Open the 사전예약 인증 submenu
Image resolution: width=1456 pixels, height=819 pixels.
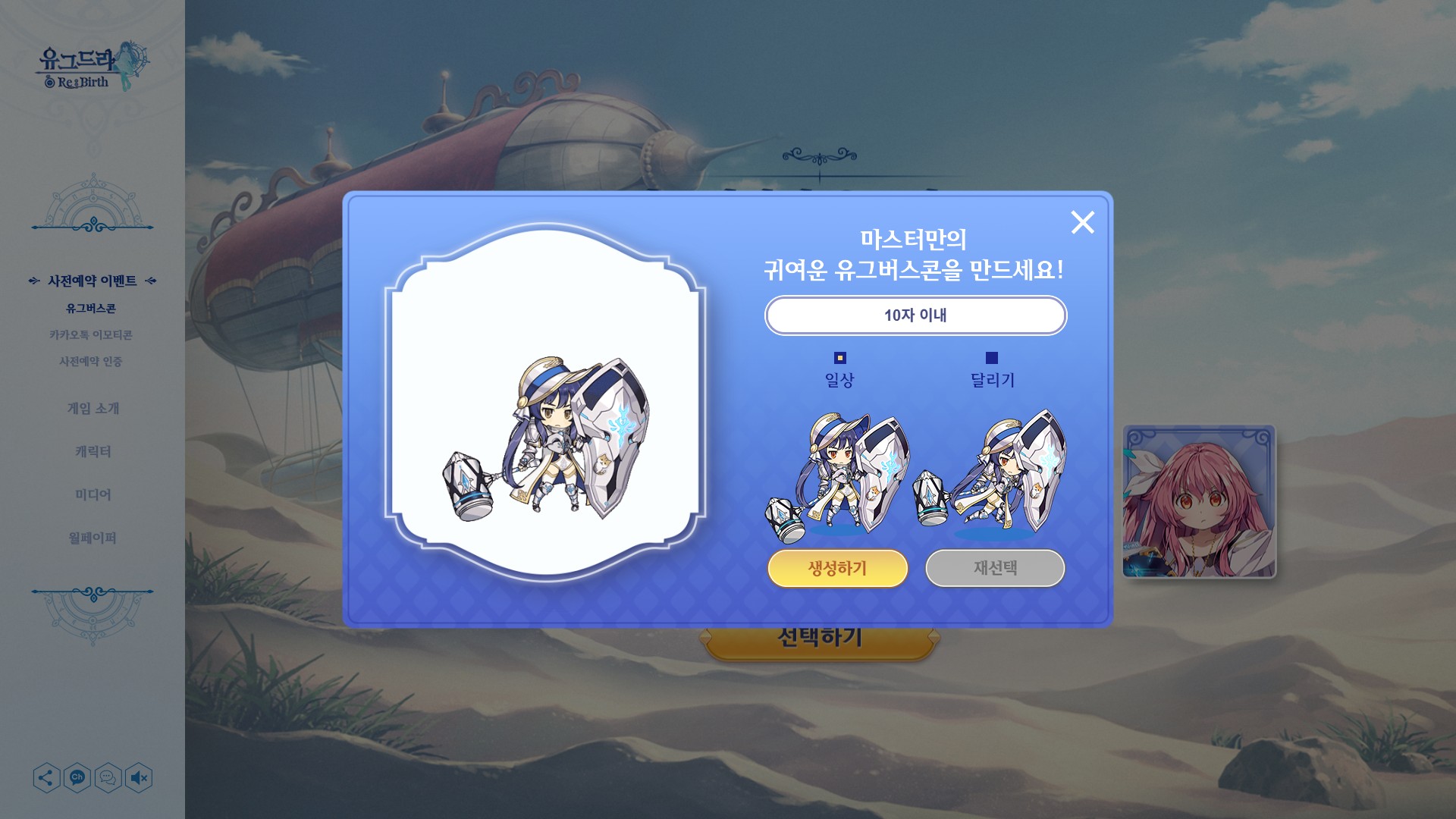(91, 362)
